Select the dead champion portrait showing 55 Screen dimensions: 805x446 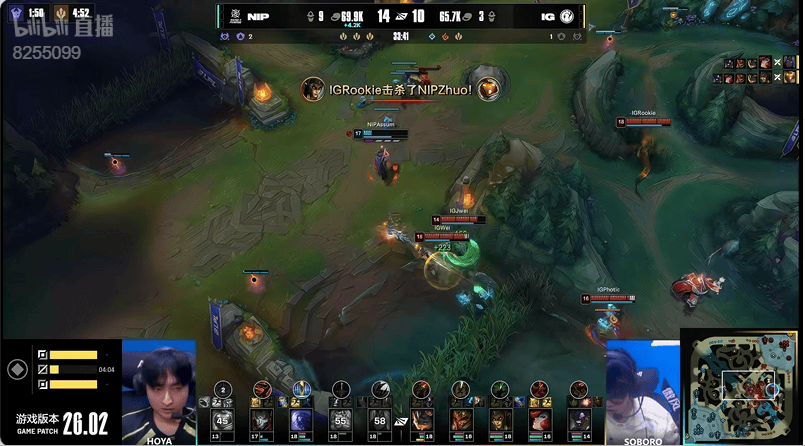click(x=339, y=419)
